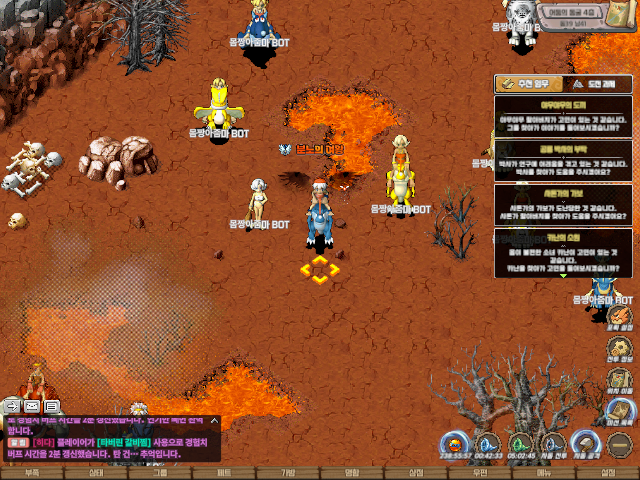Switch to the 도전 과제 tab

(x=597, y=84)
